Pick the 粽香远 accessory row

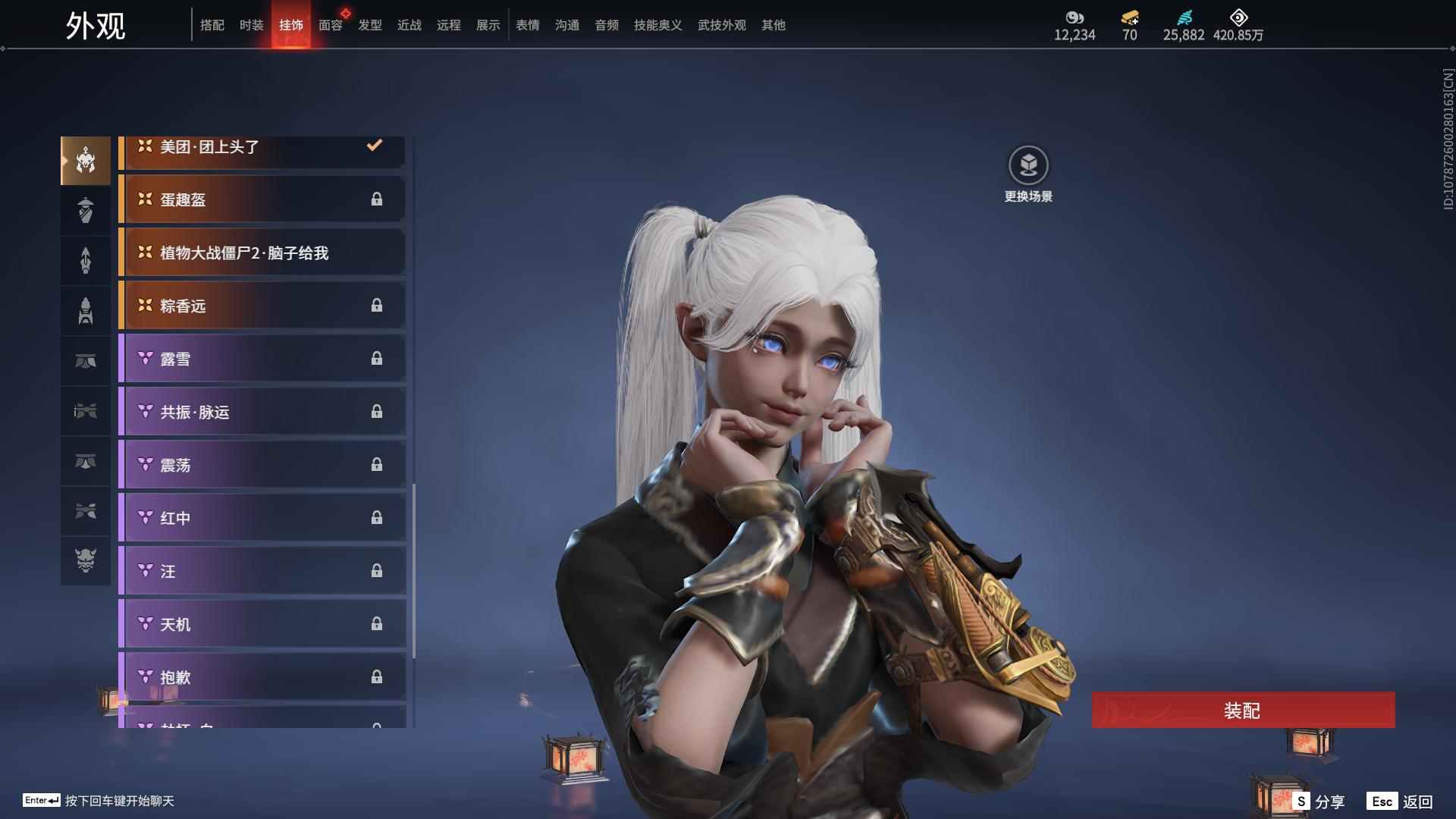(x=262, y=306)
